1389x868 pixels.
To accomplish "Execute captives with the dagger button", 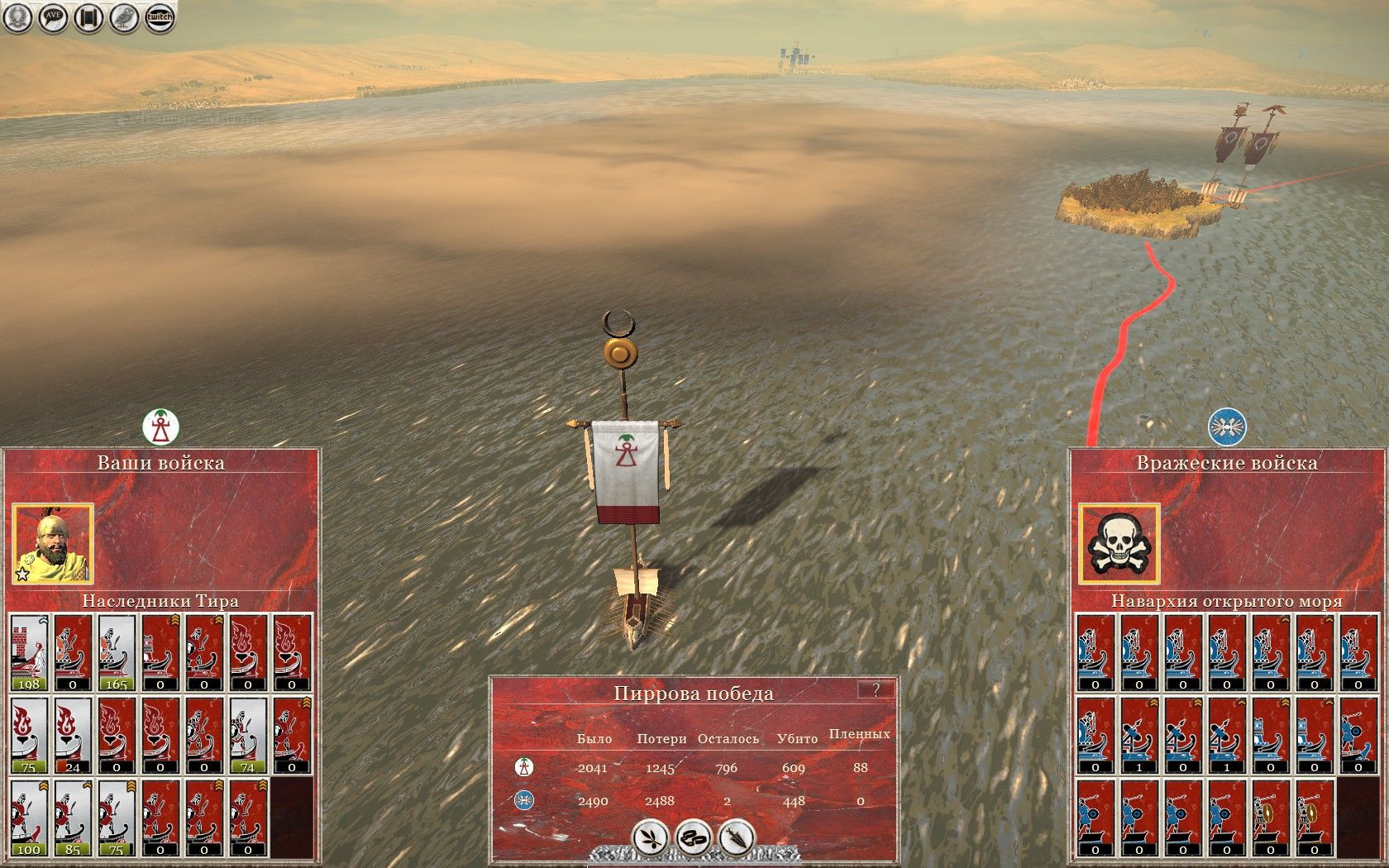I will pos(737,837).
